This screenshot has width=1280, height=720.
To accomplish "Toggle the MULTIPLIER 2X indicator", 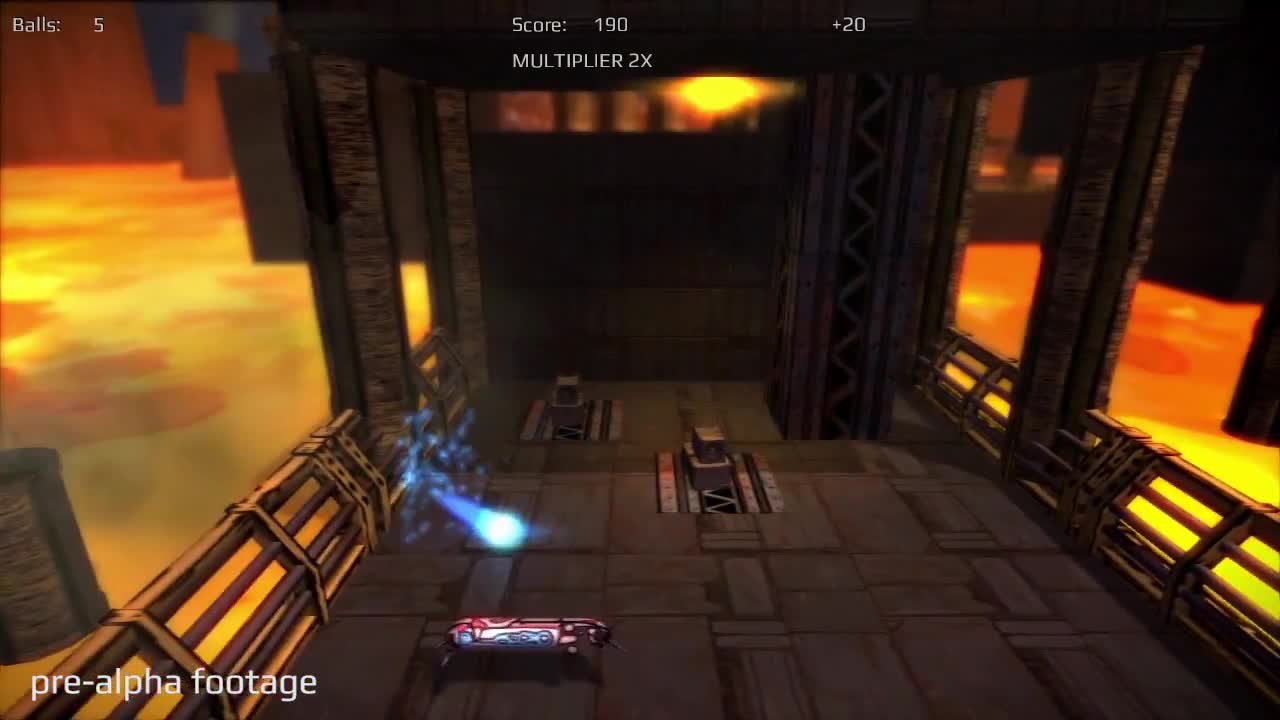I will tap(582, 60).
